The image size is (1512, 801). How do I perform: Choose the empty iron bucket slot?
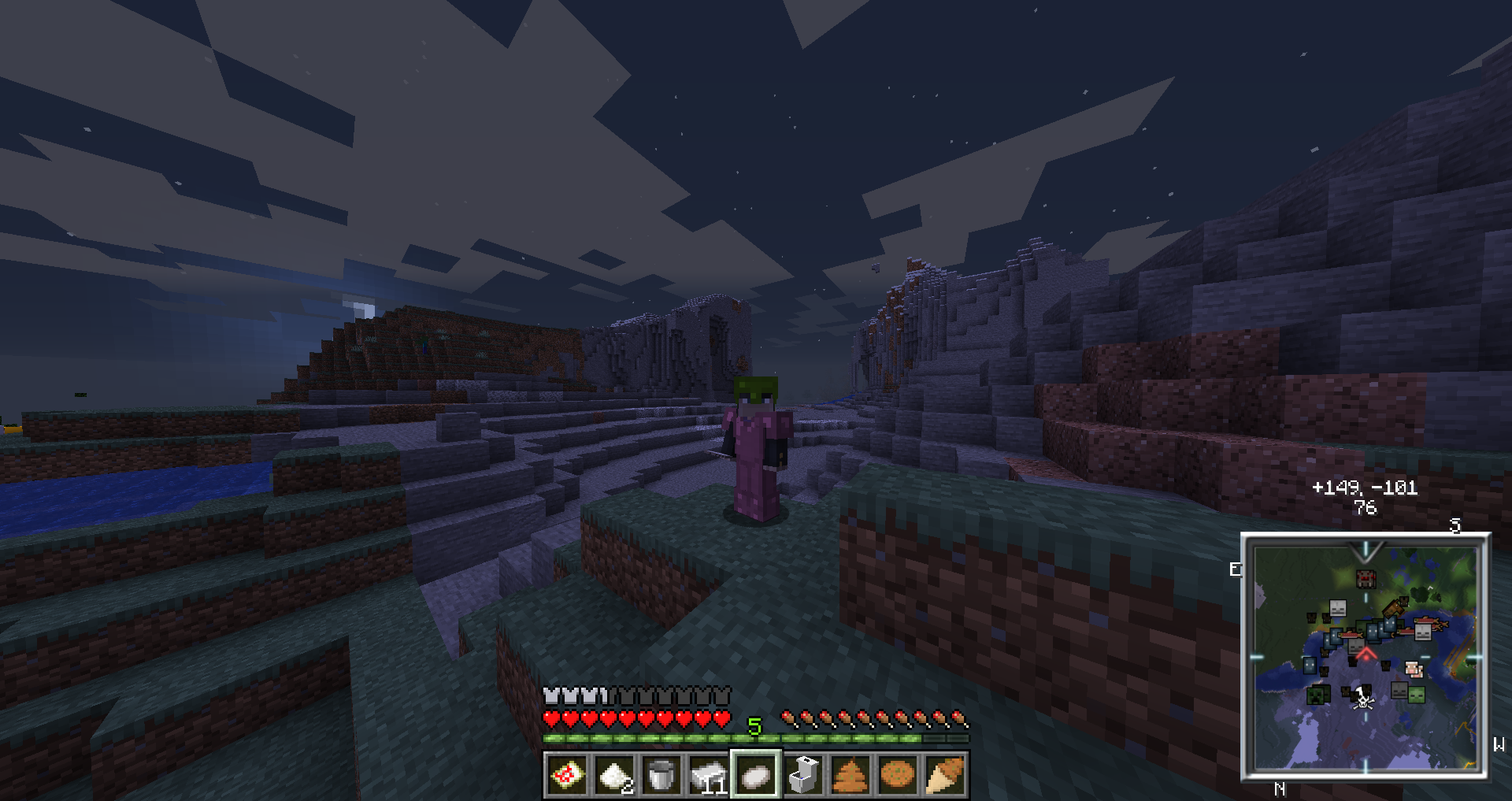[661, 775]
